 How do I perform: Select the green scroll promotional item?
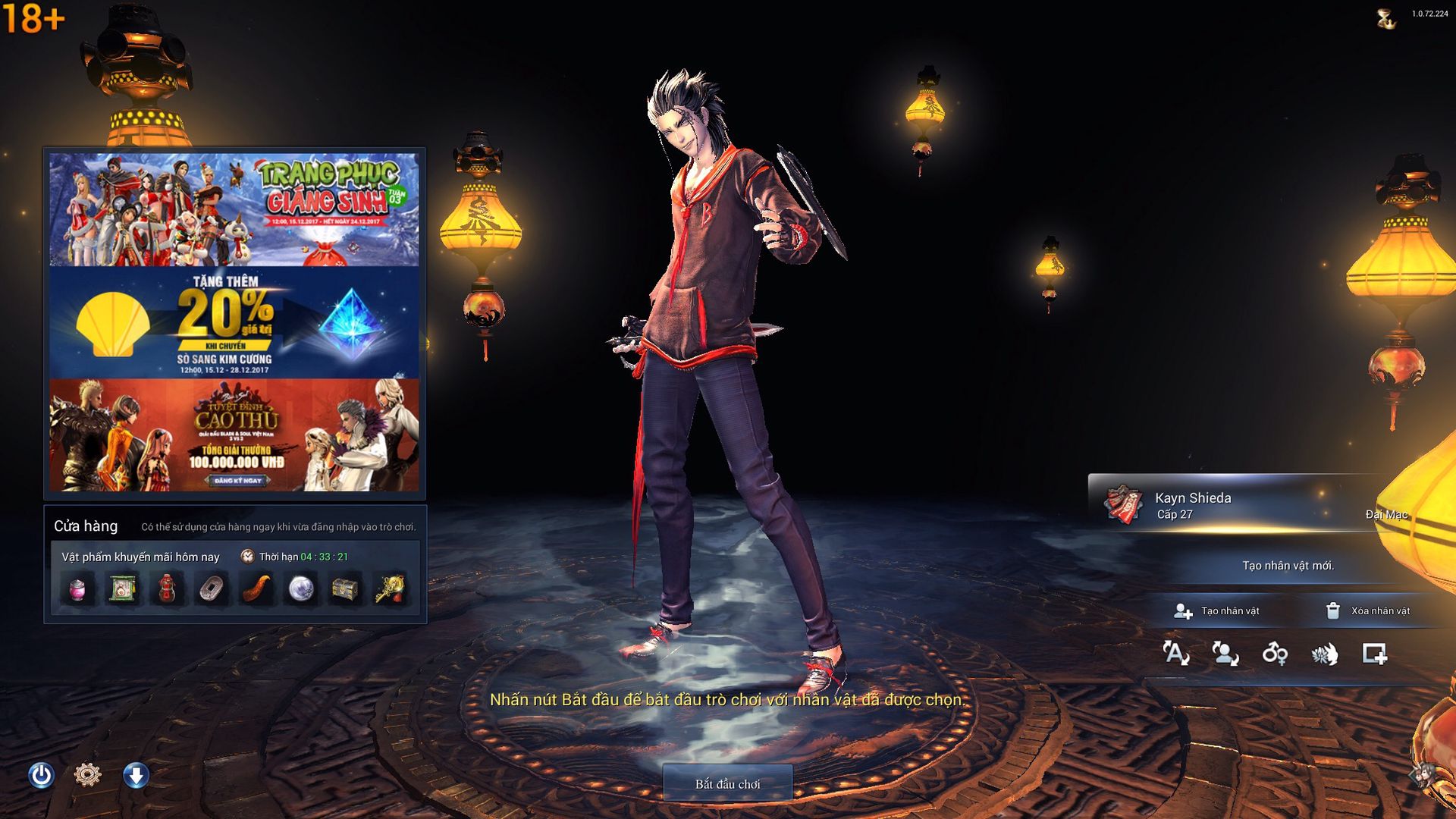[122, 589]
